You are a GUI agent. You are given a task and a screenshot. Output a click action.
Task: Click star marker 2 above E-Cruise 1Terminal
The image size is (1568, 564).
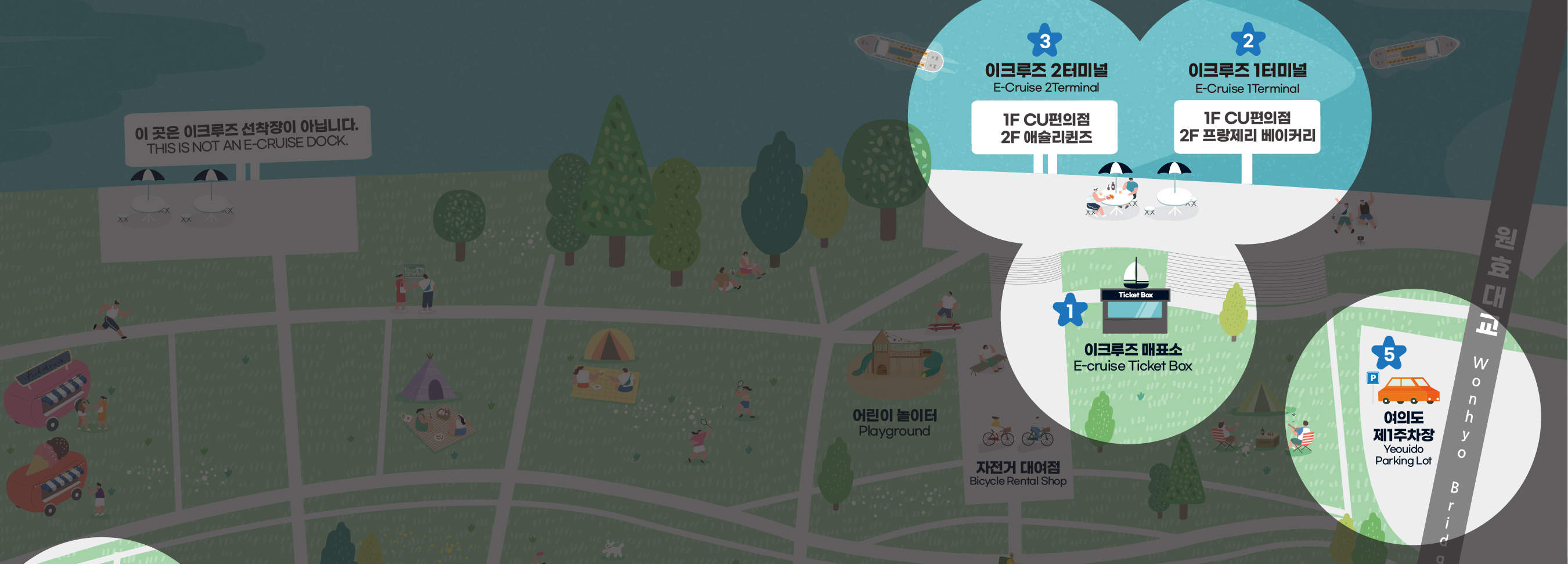(1248, 40)
